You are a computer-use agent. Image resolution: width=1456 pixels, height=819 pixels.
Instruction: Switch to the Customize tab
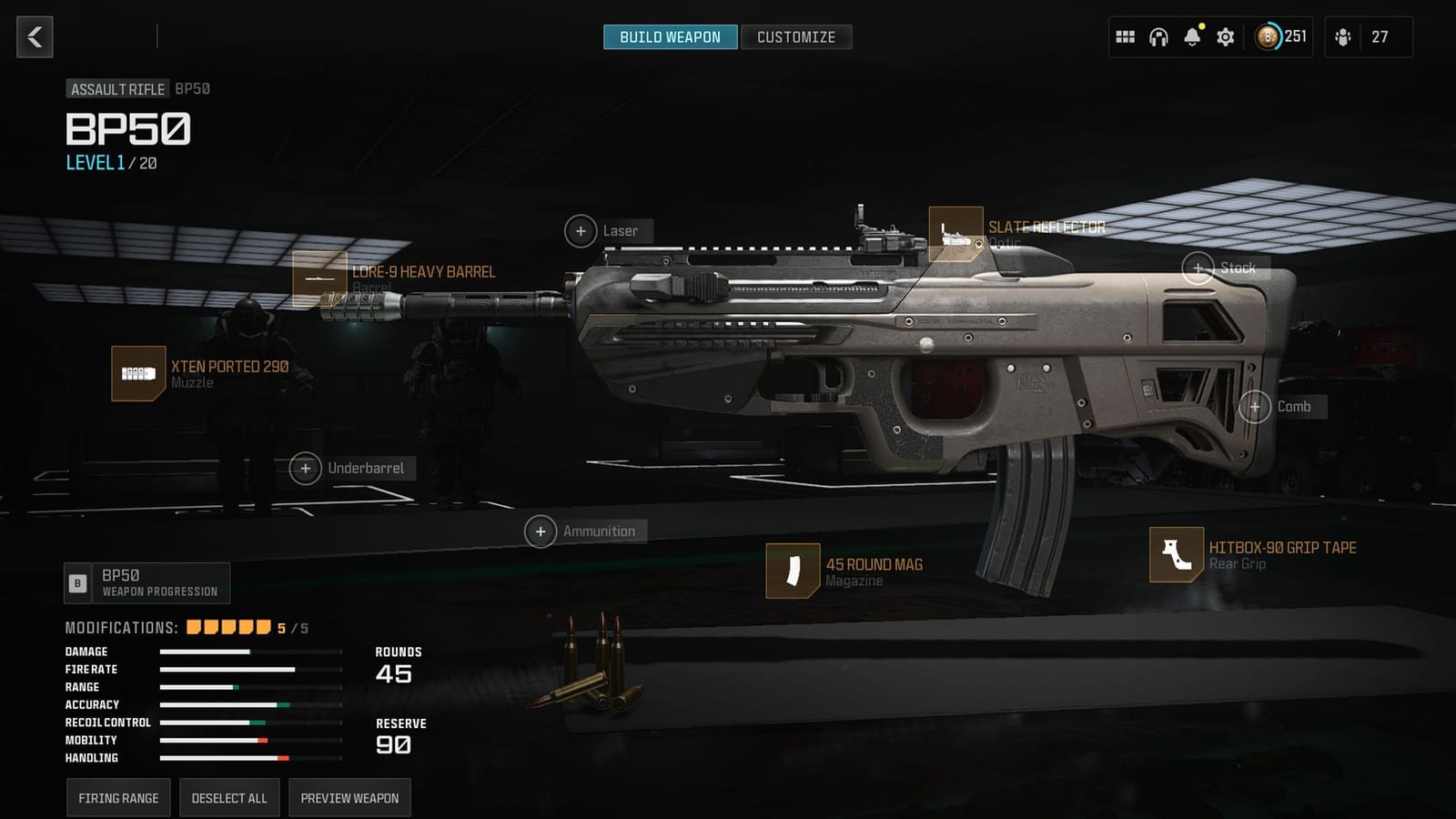796,37
